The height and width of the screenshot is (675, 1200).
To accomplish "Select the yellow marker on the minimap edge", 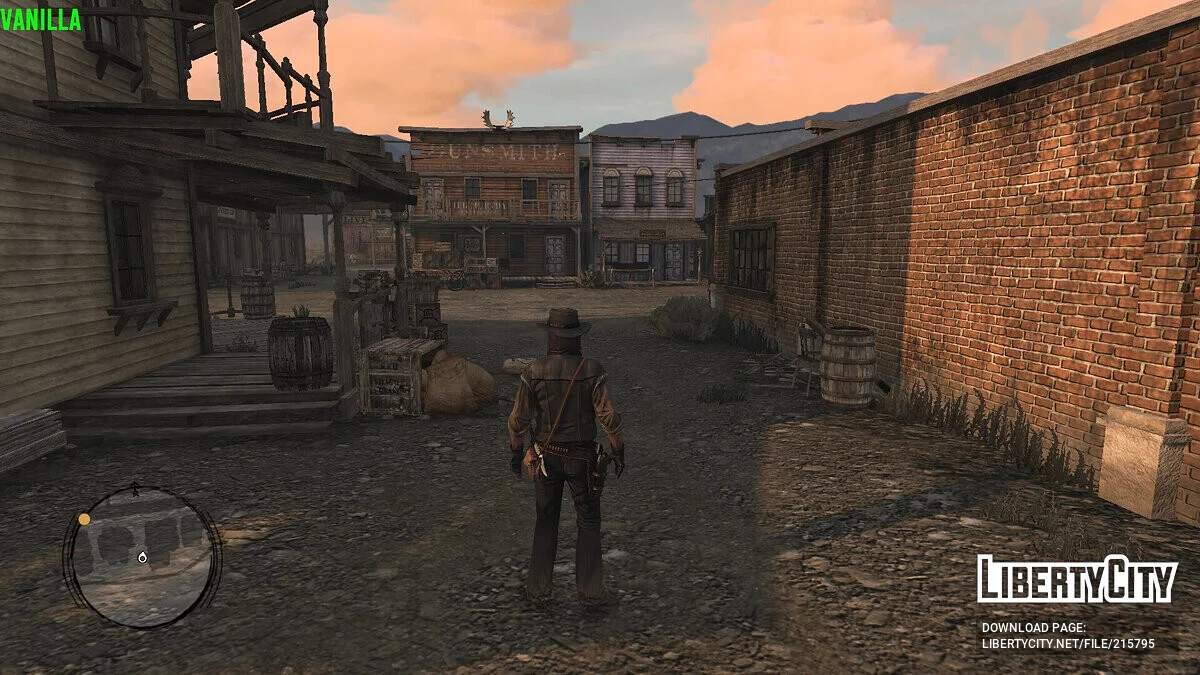I will coord(84,519).
